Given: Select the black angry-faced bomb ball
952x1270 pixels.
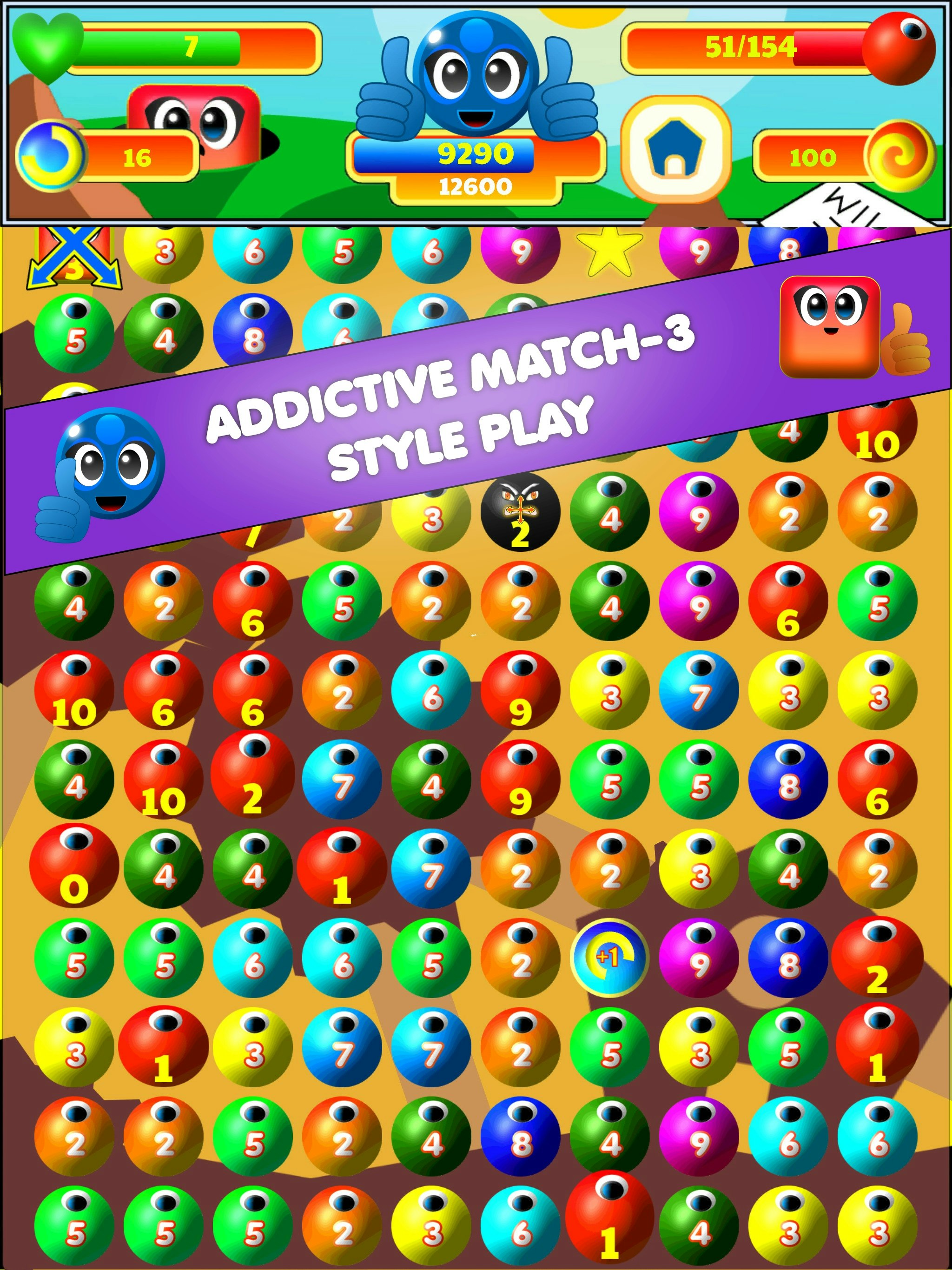Looking at the screenshot, I should [520, 511].
